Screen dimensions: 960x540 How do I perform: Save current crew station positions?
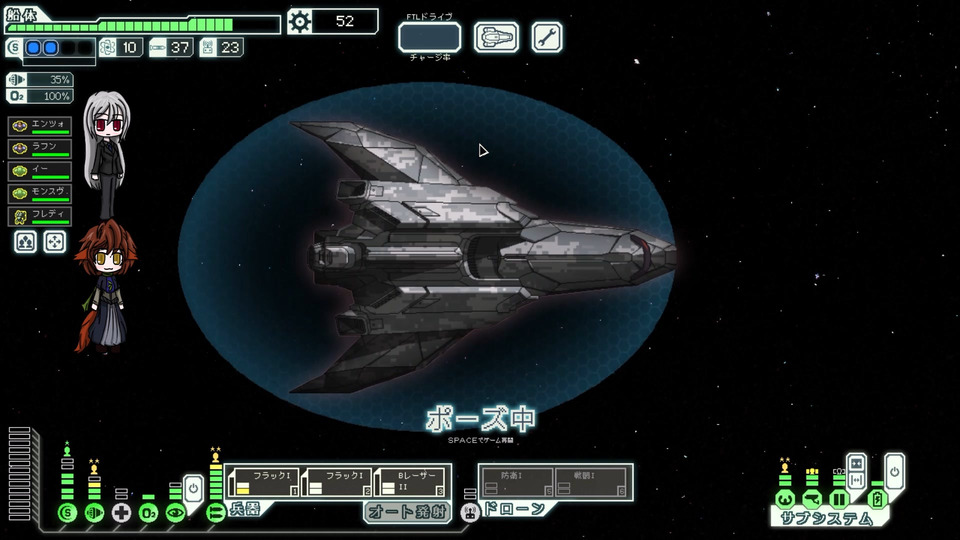pyautogui.click(x=26, y=242)
